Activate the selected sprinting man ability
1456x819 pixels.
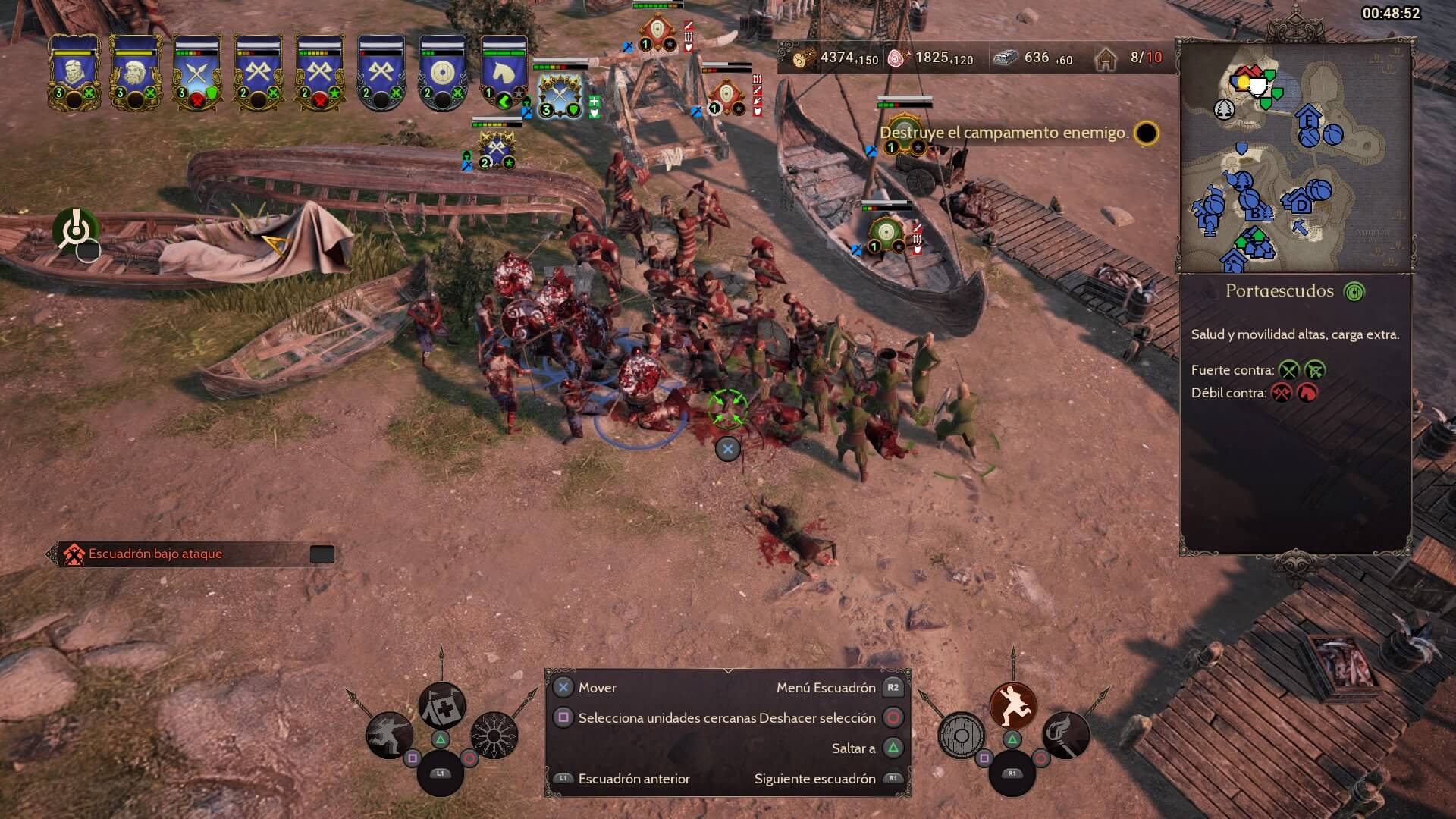(1013, 704)
